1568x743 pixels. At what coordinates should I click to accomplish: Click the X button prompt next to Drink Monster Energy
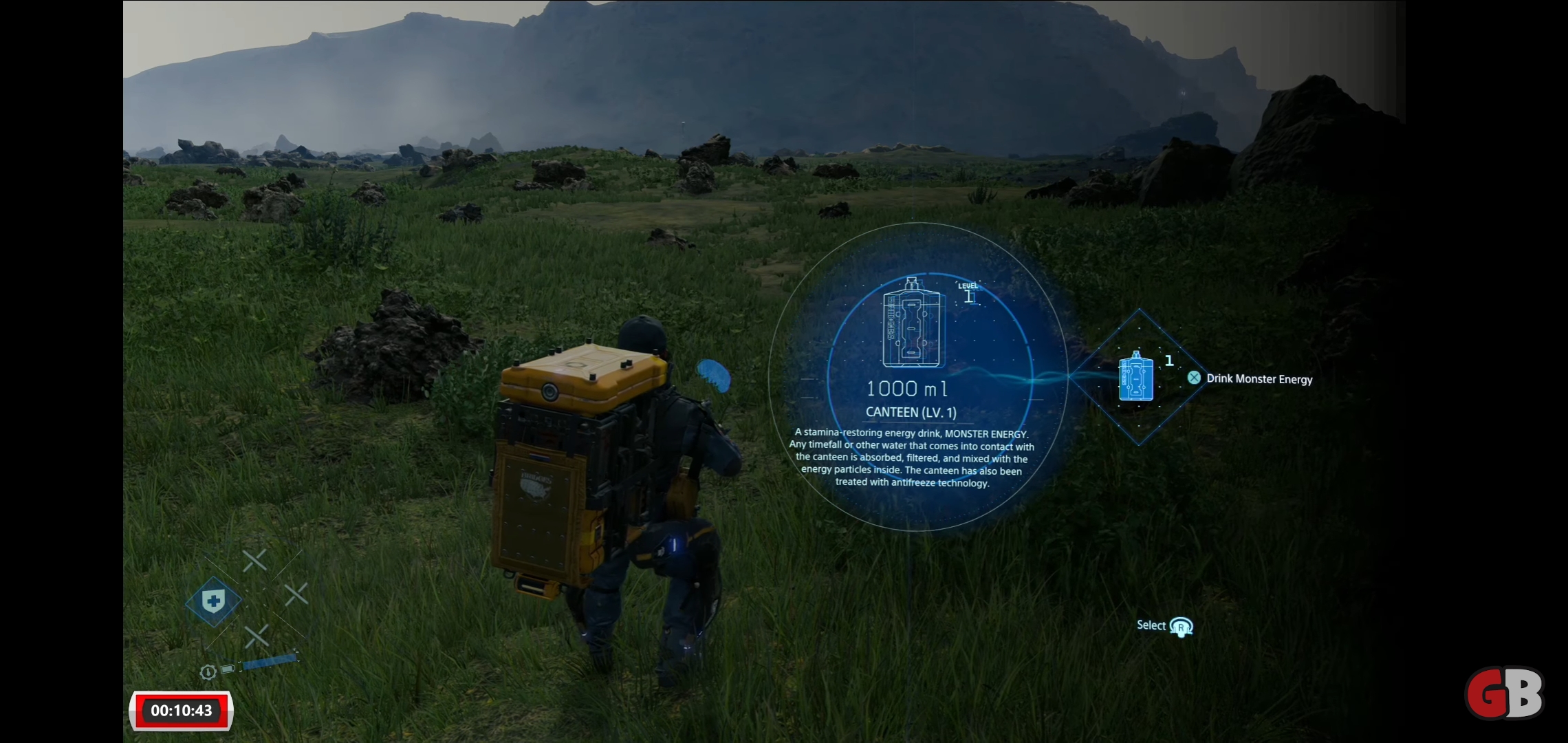coord(1195,378)
